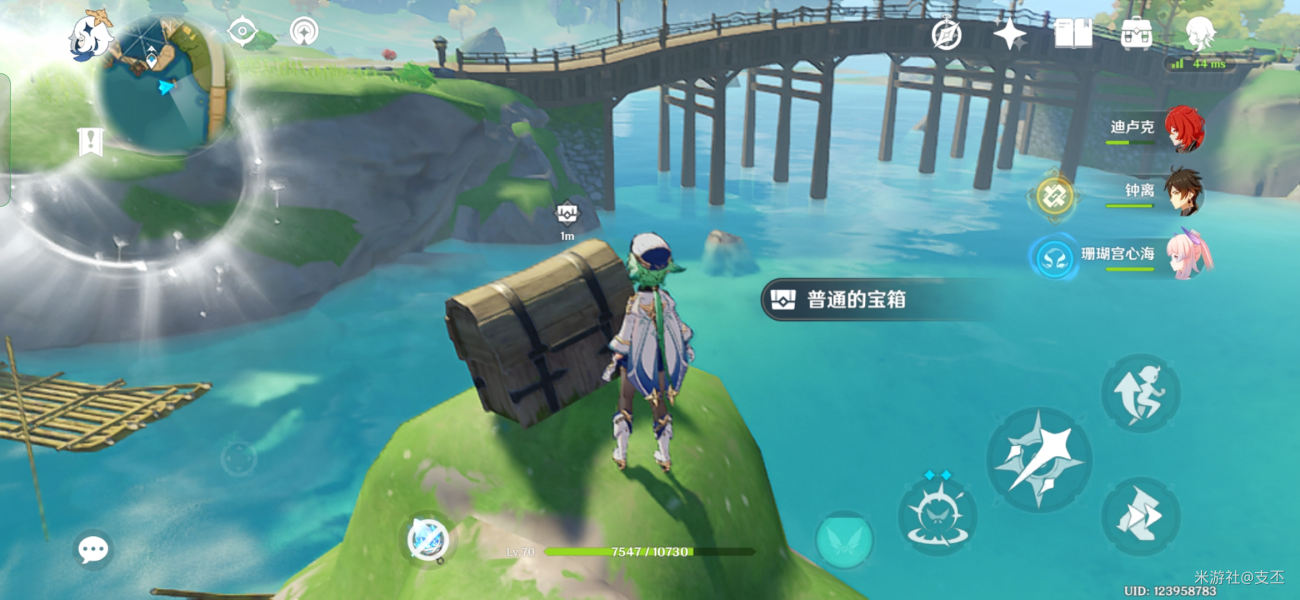Screen dimensions: 1300x600
Task: Tap the sprint dash button
Action: (x=1140, y=515)
